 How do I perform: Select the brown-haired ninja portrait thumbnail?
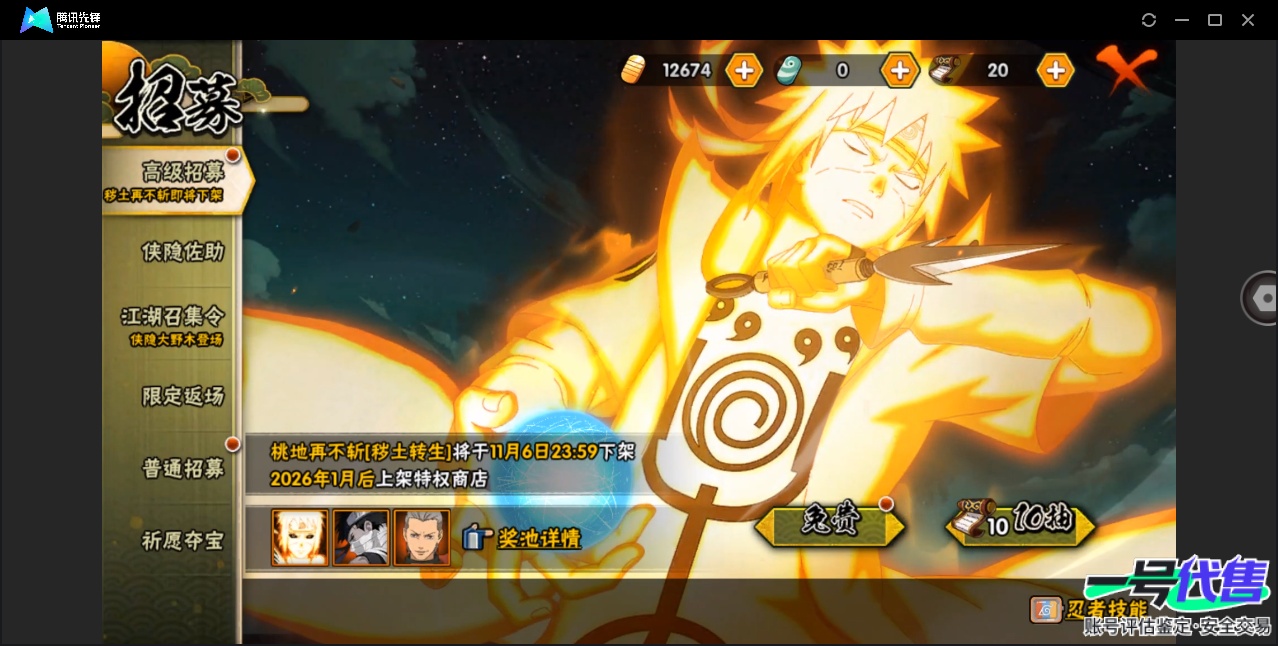[422, 538]
